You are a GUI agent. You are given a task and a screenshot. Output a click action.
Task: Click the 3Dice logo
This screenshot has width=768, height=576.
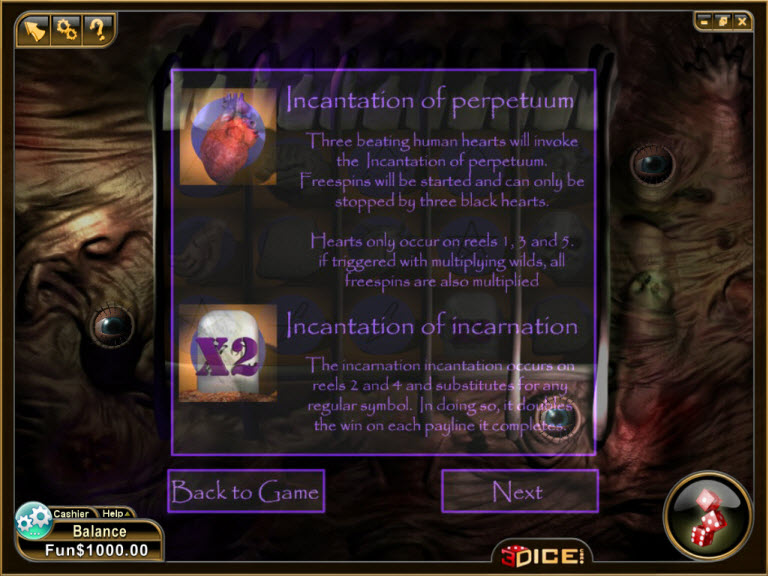[541, 554]
